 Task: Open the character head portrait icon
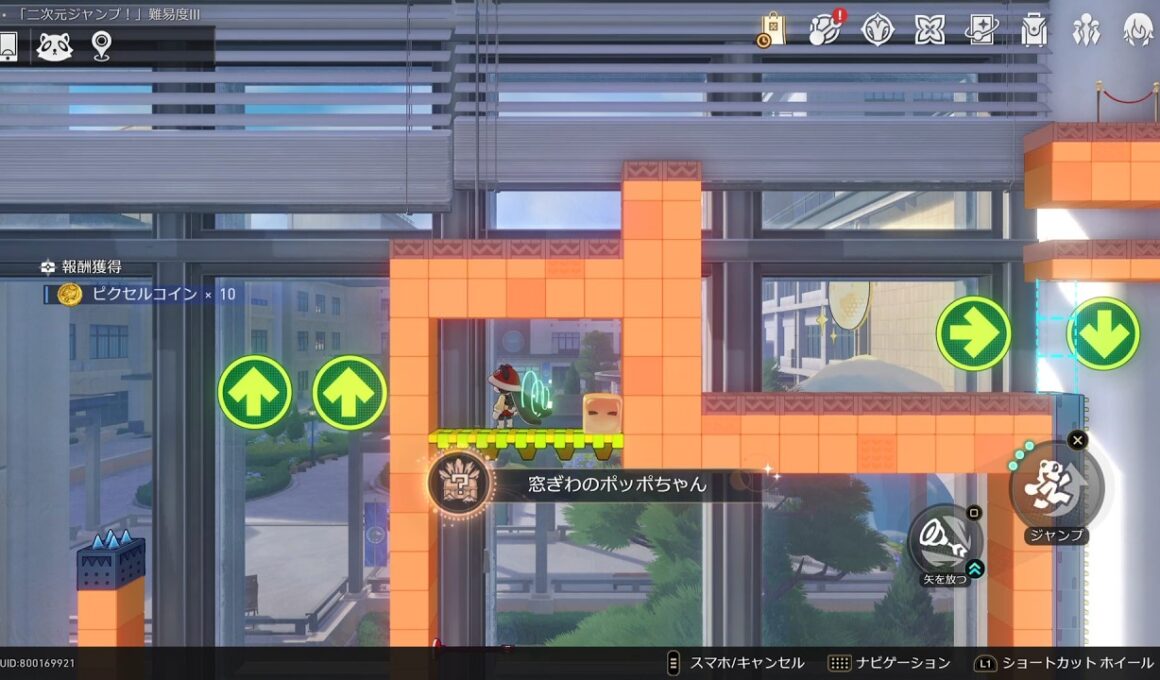coord(1138,29)
